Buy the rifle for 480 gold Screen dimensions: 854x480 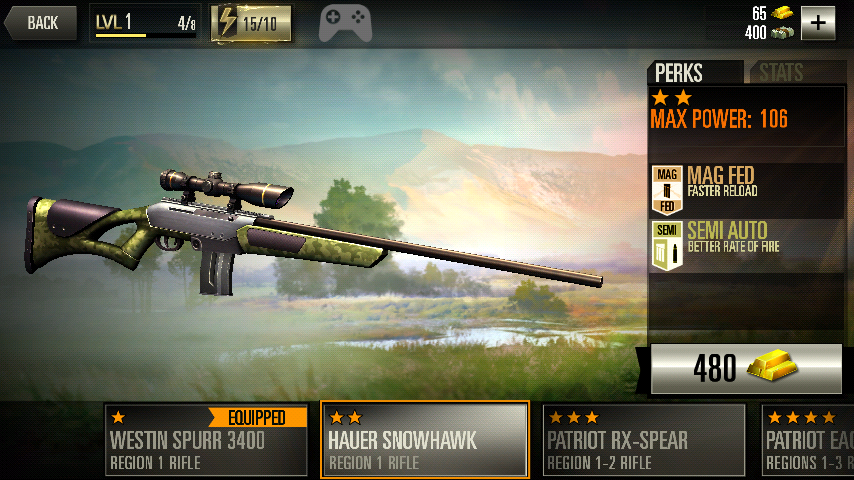(746, 368)
